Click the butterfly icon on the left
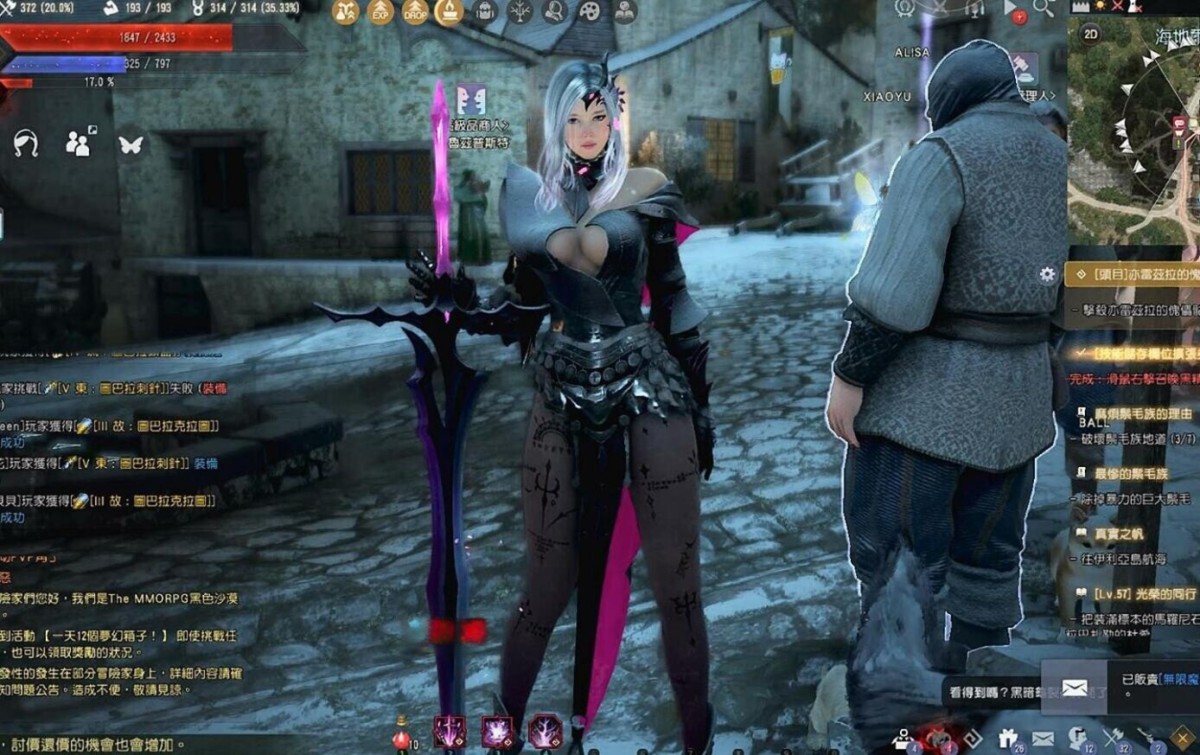 pos(130,145)
